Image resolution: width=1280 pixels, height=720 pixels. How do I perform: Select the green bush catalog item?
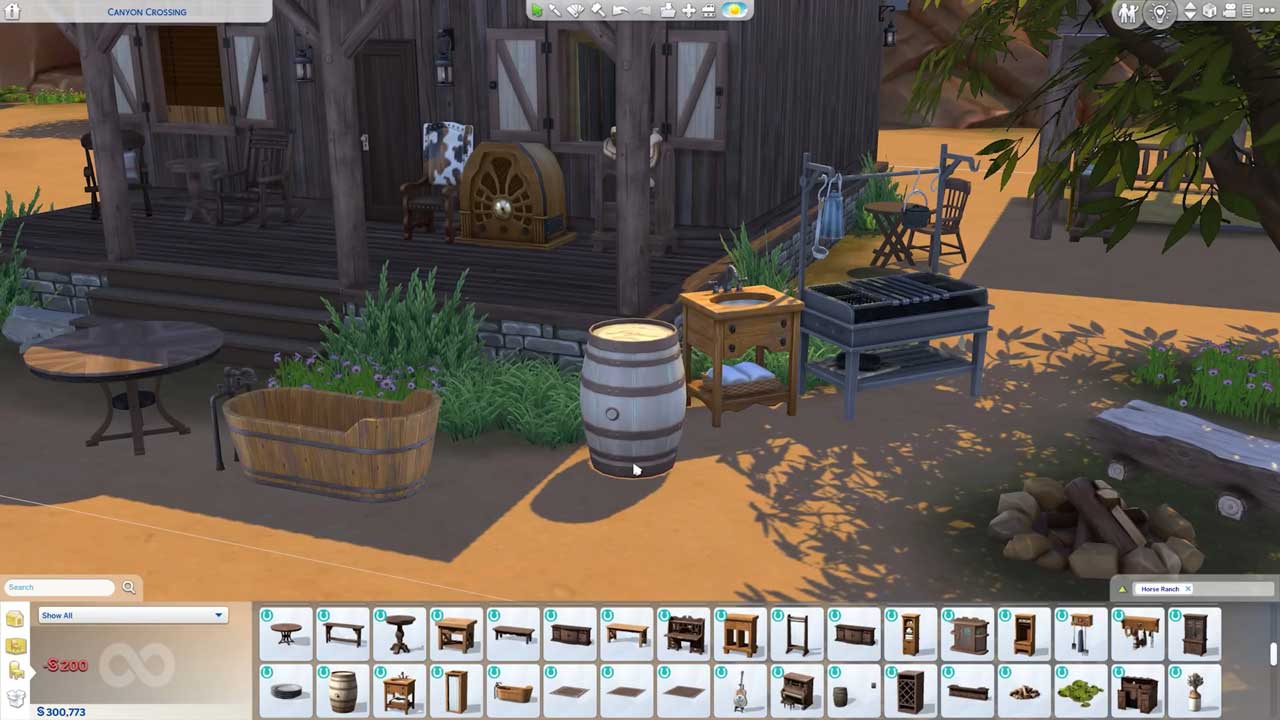pyautogui.click(x=1080, y=691)
